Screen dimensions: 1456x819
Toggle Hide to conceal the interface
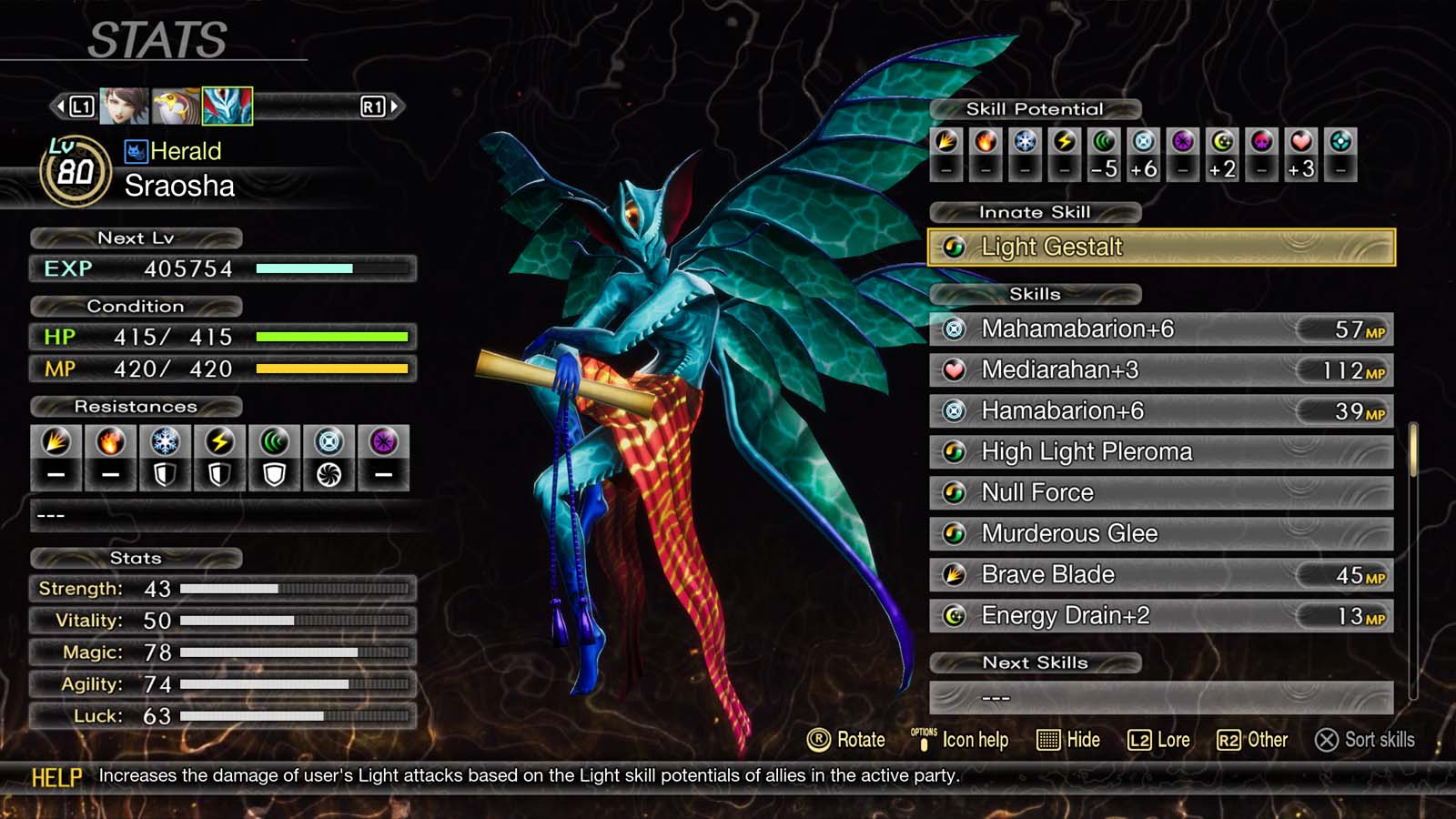tap(1069, 740)
